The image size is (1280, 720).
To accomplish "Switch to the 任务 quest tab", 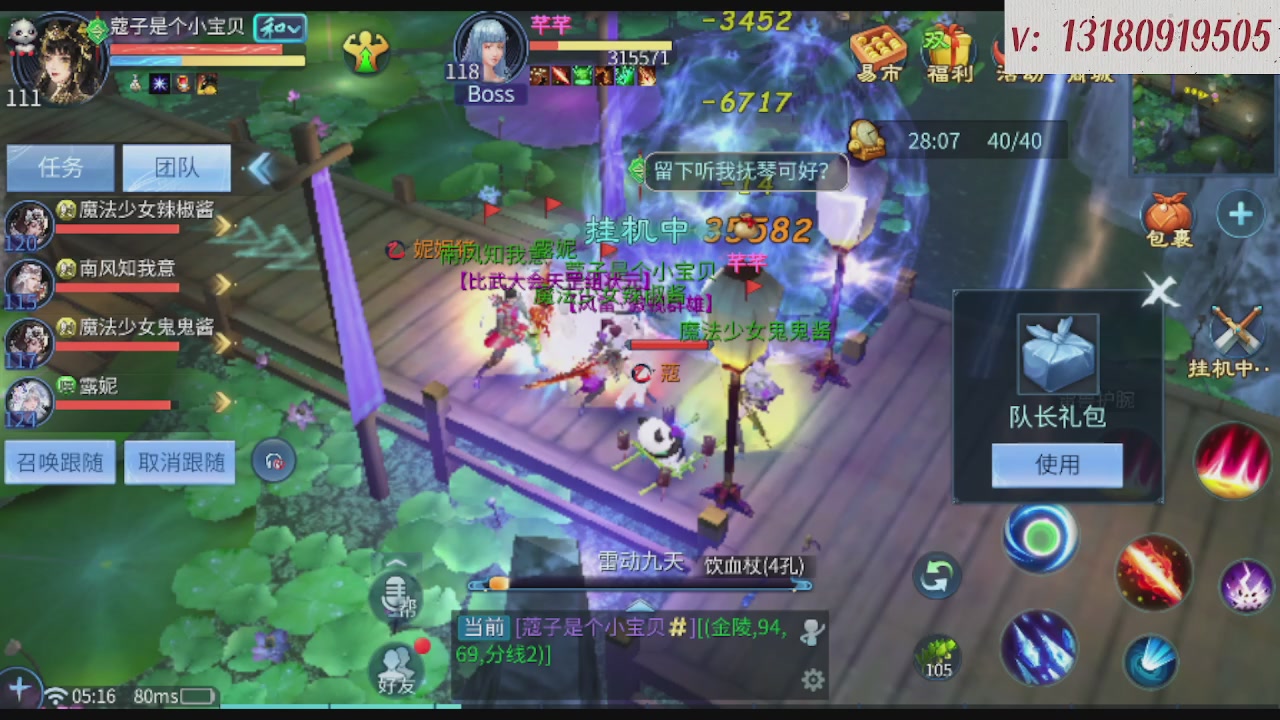I will [x=60, y=167].
